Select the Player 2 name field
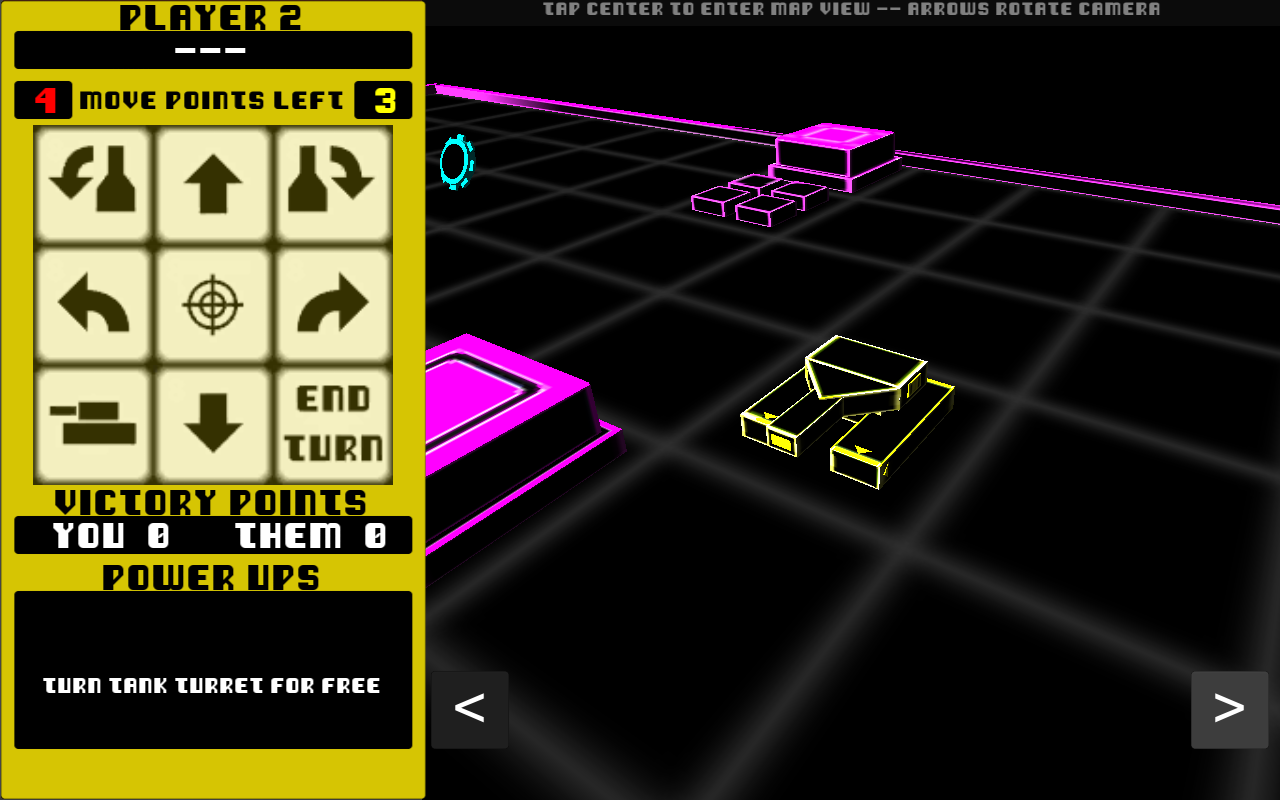 (213, 49)
